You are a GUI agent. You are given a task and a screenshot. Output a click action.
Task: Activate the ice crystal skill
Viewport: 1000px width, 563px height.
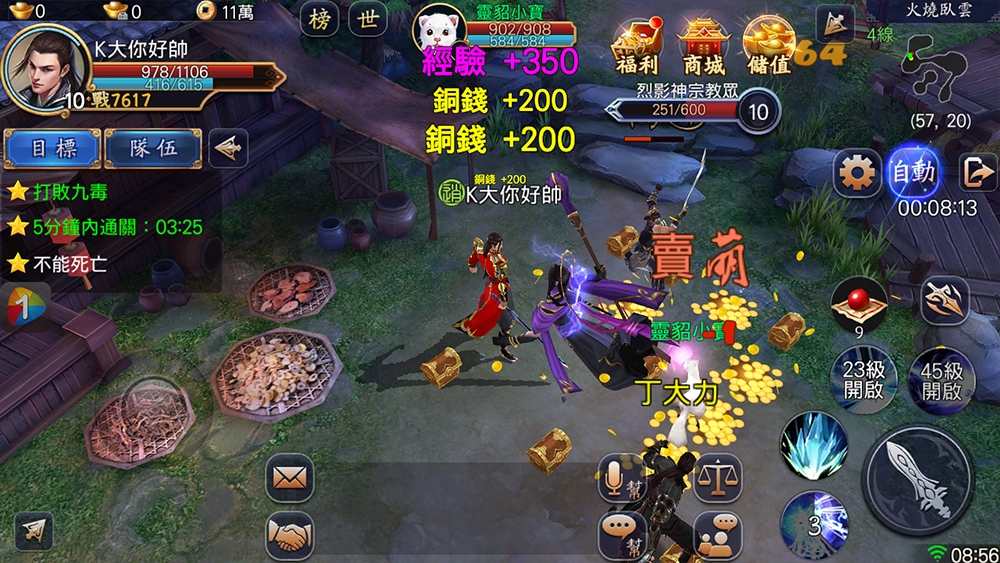pos(814,444)
